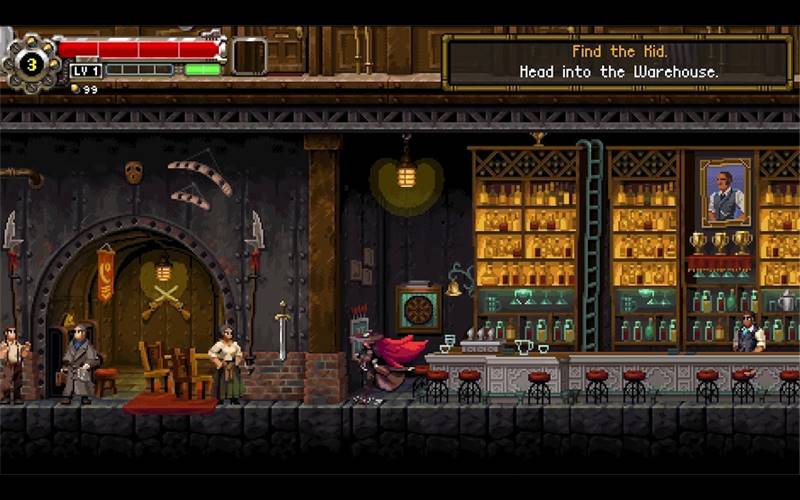Image resolution: width=800 pixels, height=500 pixels.
Task: Click the Find the Kid objective tracker
Action: (617, 62)
